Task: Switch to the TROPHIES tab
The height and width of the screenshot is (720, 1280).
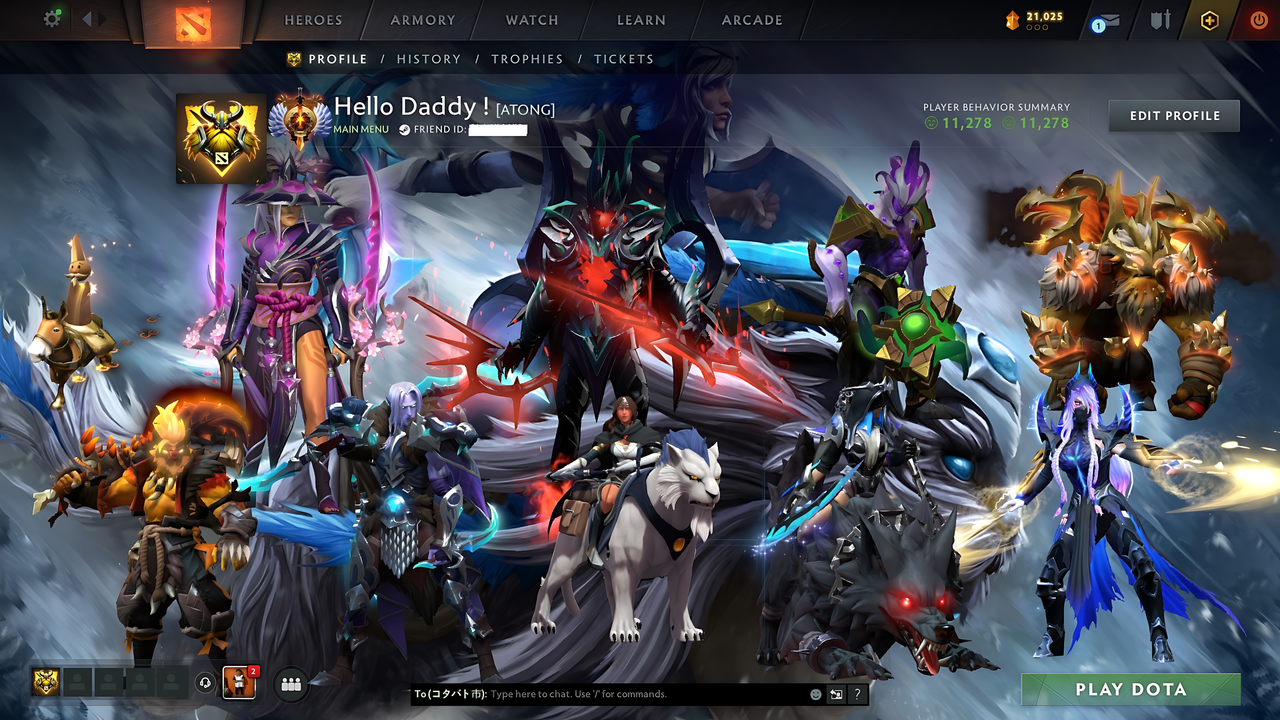Action: pyautogui.click(x=527, y=59)
